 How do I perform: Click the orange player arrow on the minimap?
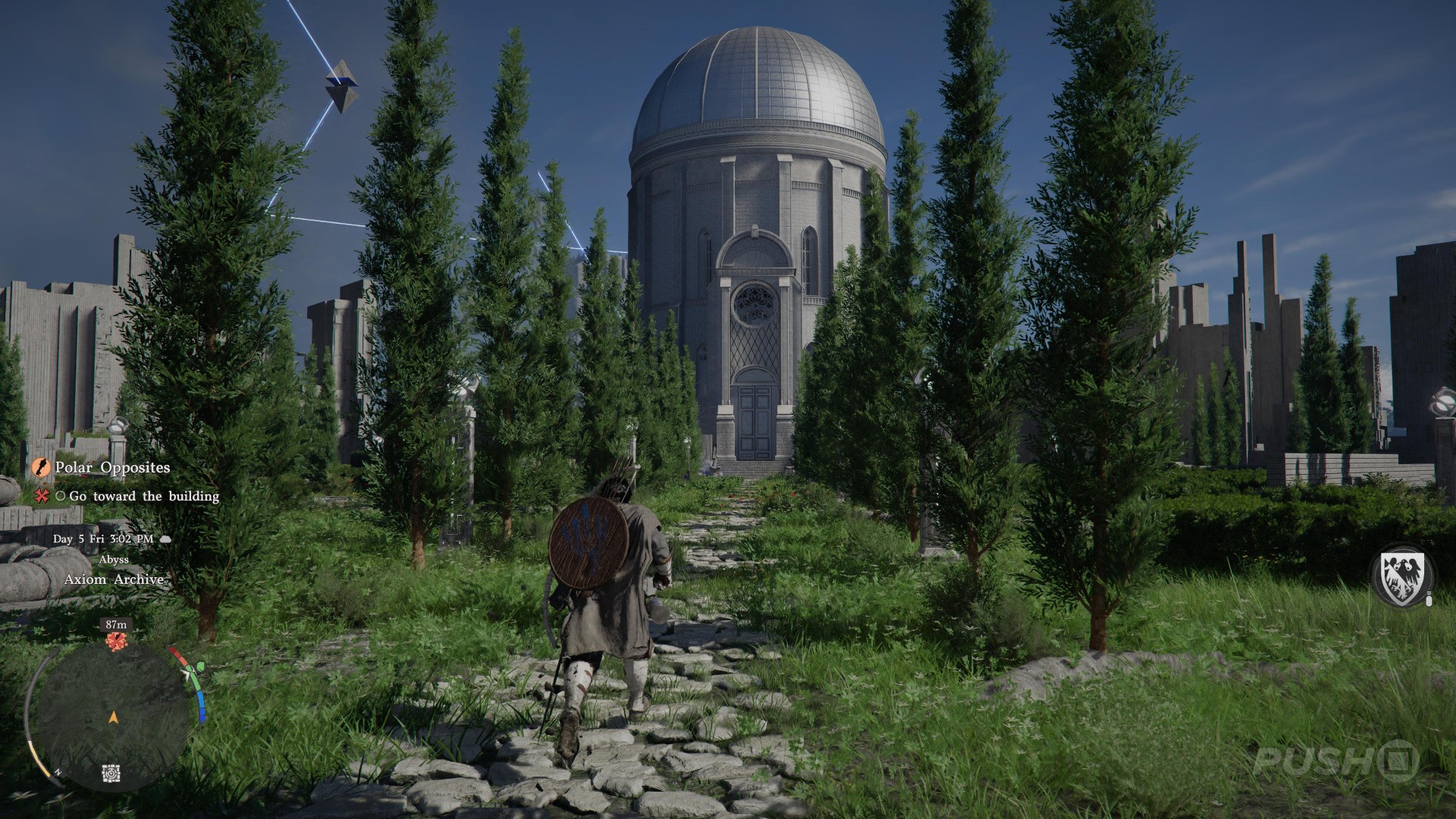pos(114,716)
